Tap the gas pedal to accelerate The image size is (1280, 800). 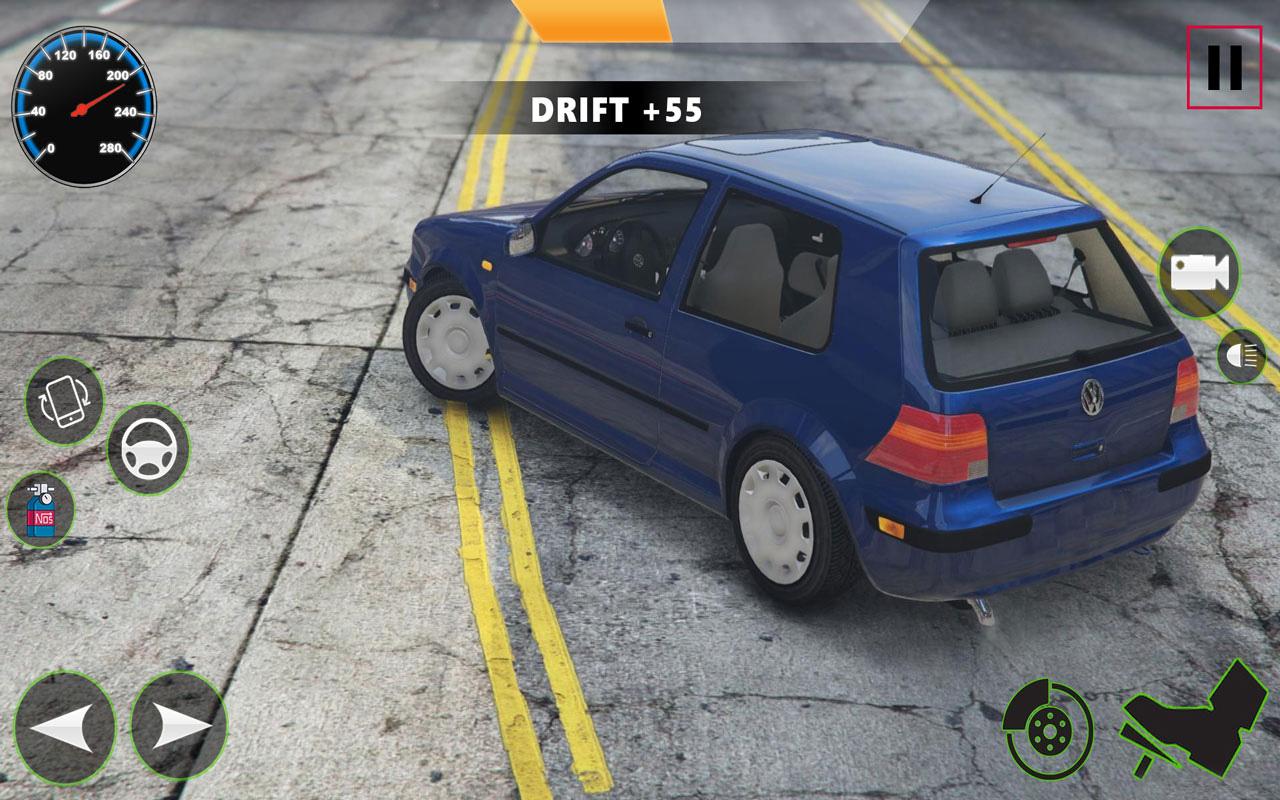click(x=1195, y=720)
